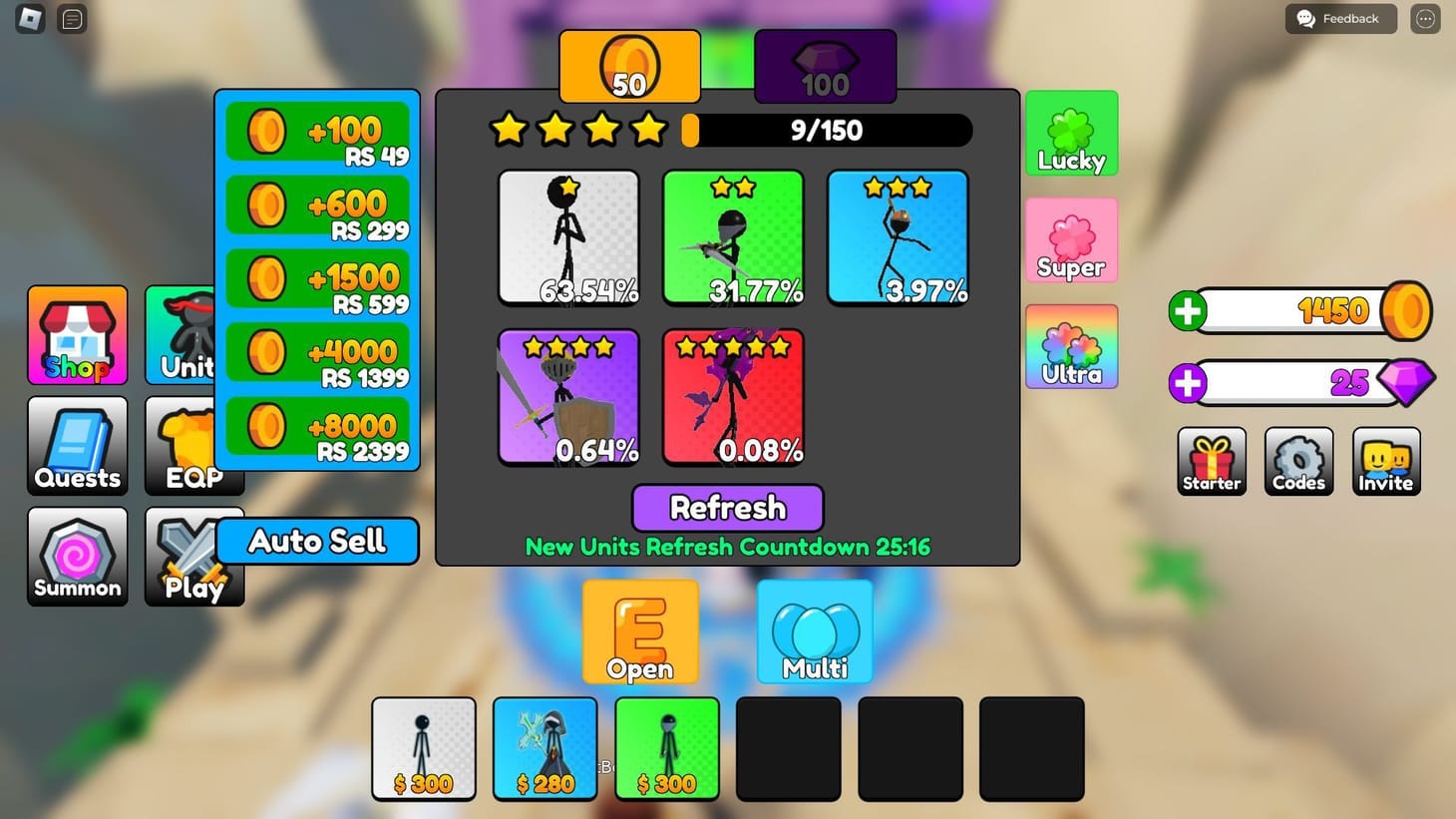Screen dimensions: 1456x819
Task: Open the Codes menu
Action: point(1297,461)
